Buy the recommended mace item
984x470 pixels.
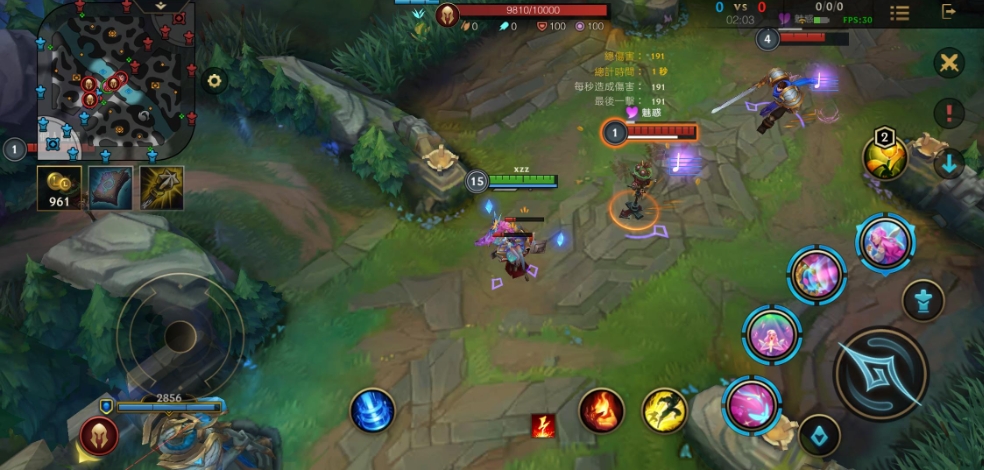[x=161, y=188]
